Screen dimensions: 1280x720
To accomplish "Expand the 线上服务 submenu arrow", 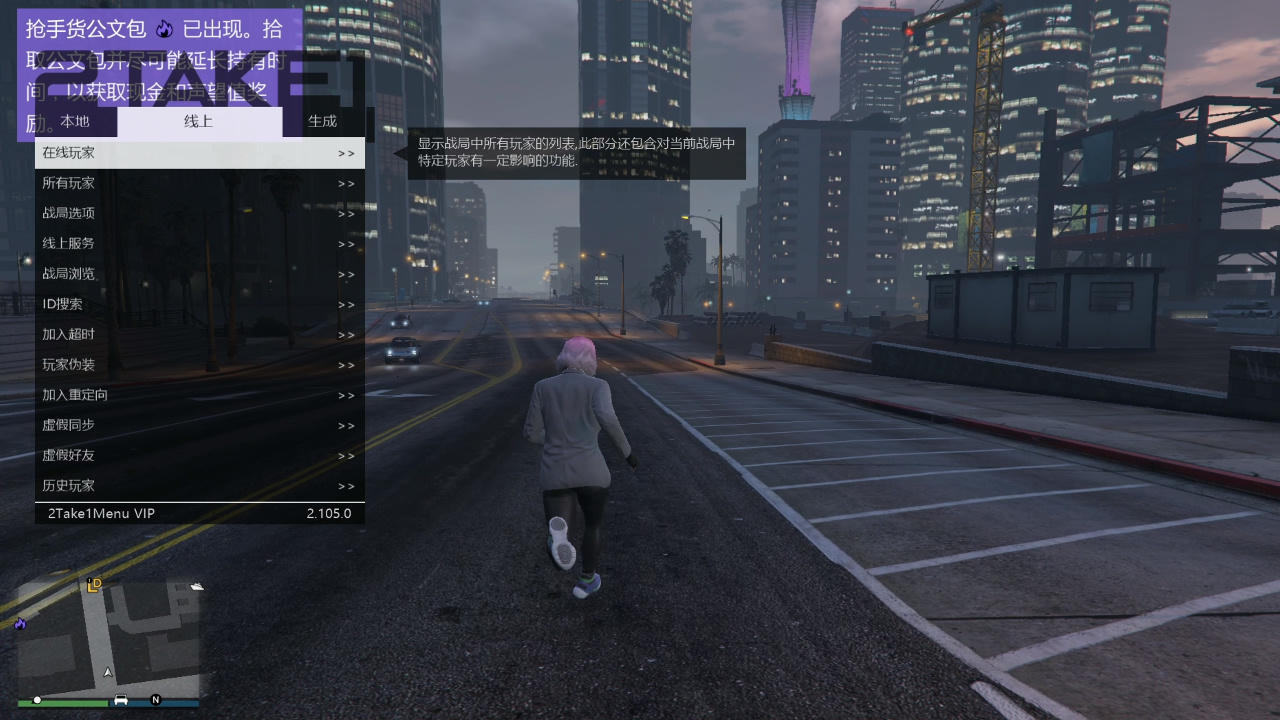I will pyautogui.click(x=345, y=243).
